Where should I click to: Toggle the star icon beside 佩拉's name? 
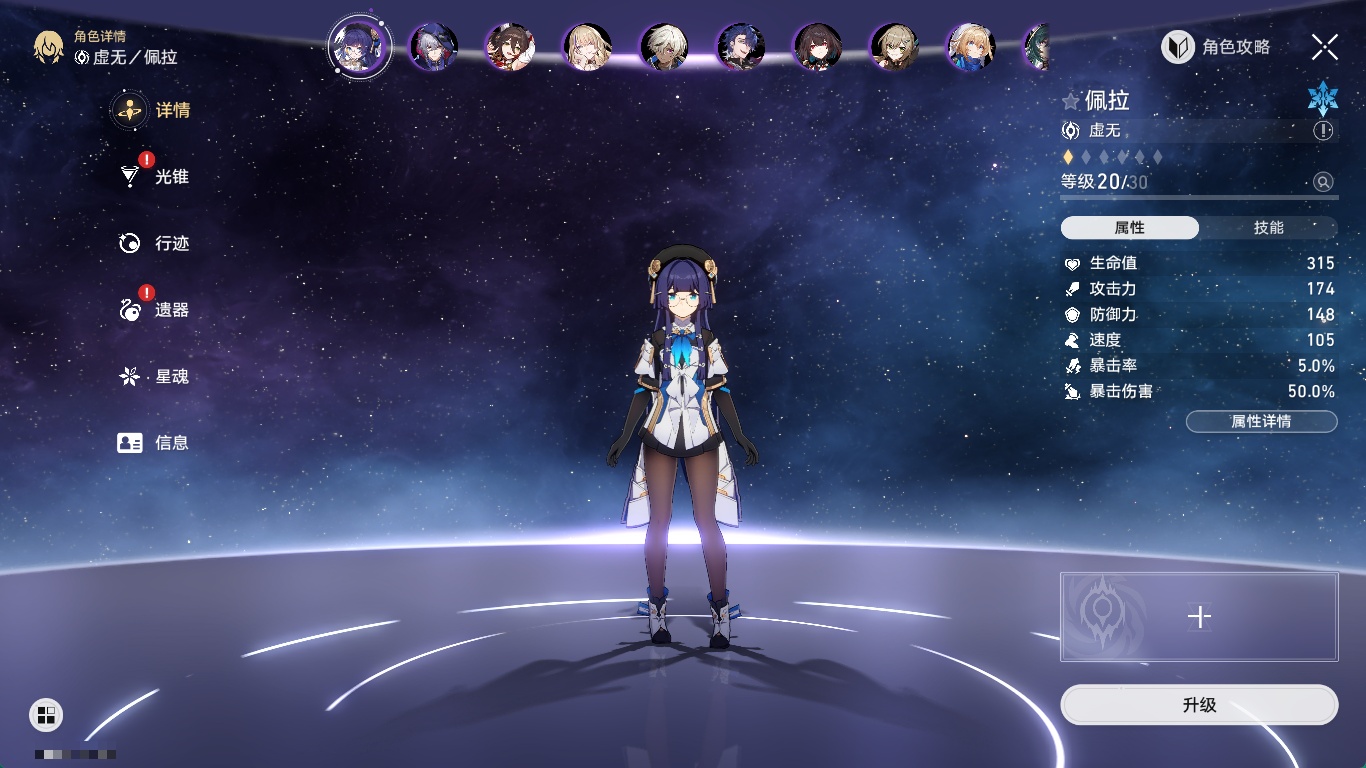[x=1071, y=101]
